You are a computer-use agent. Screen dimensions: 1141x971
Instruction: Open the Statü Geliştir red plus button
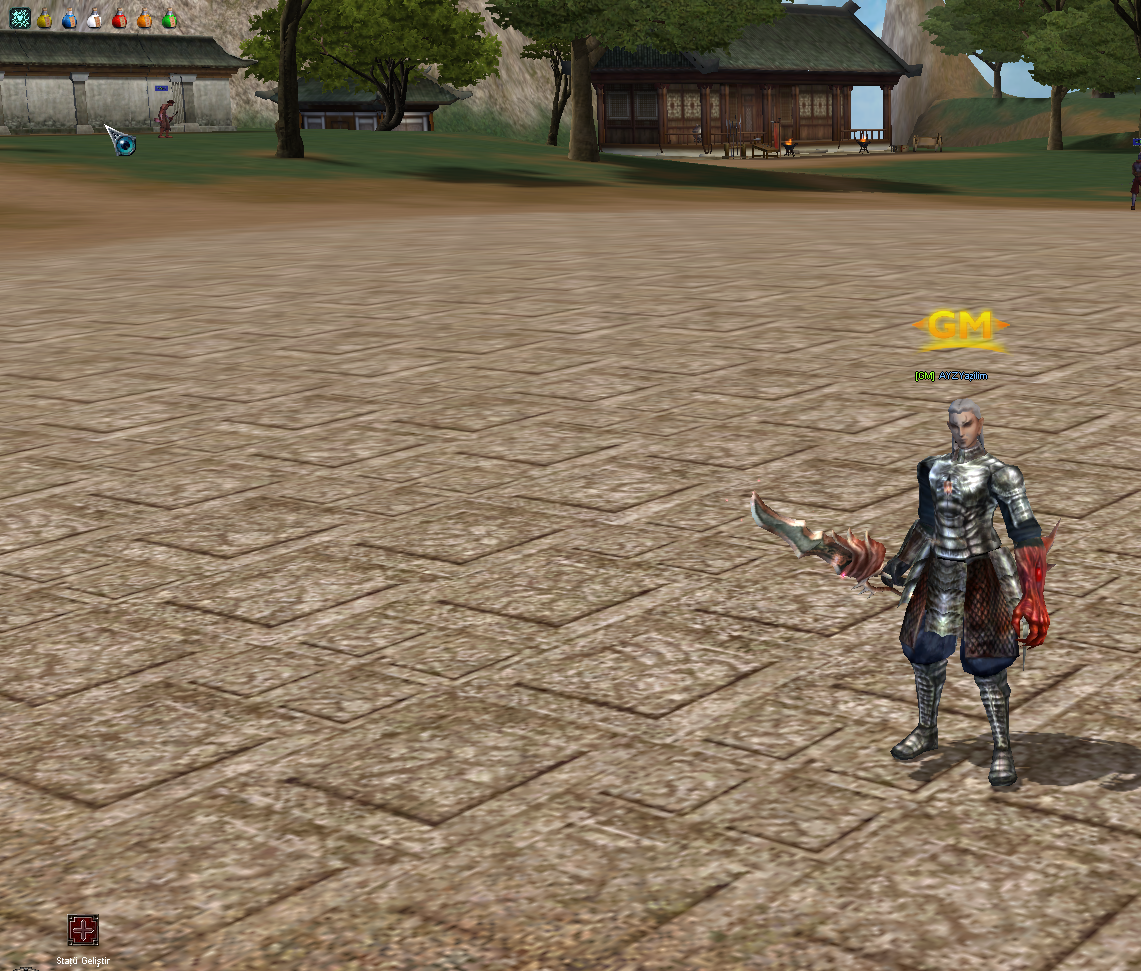[83, 931]
